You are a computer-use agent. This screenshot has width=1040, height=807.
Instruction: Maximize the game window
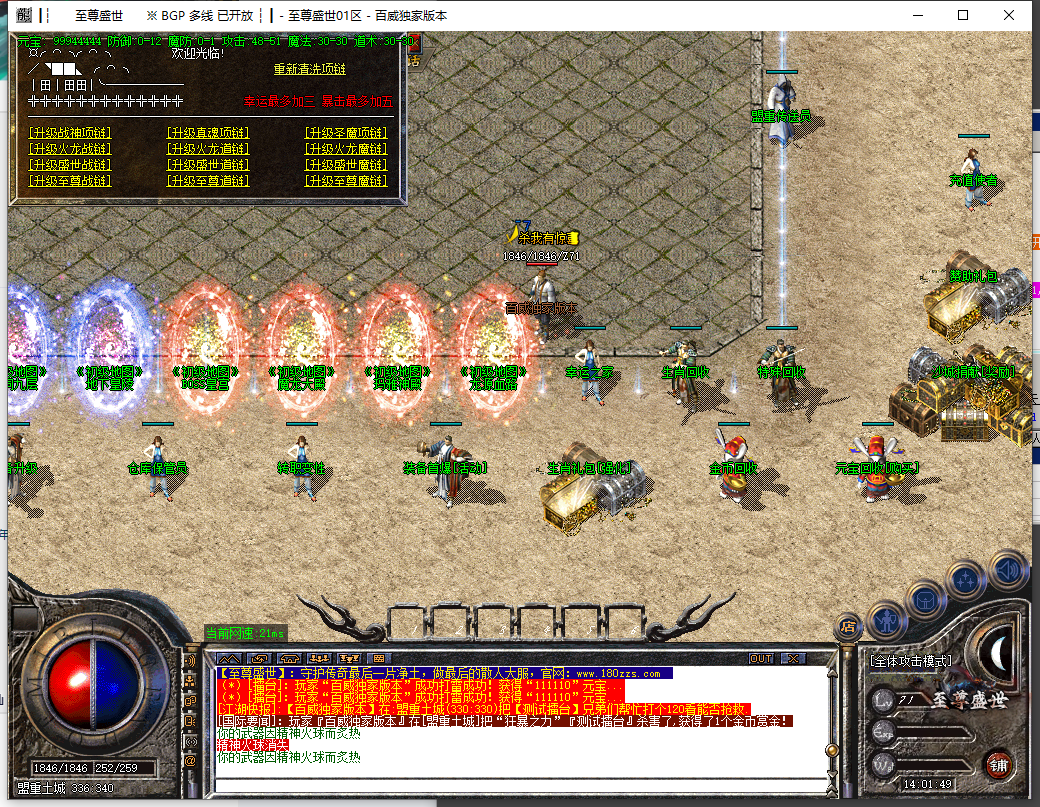[963, 15]
